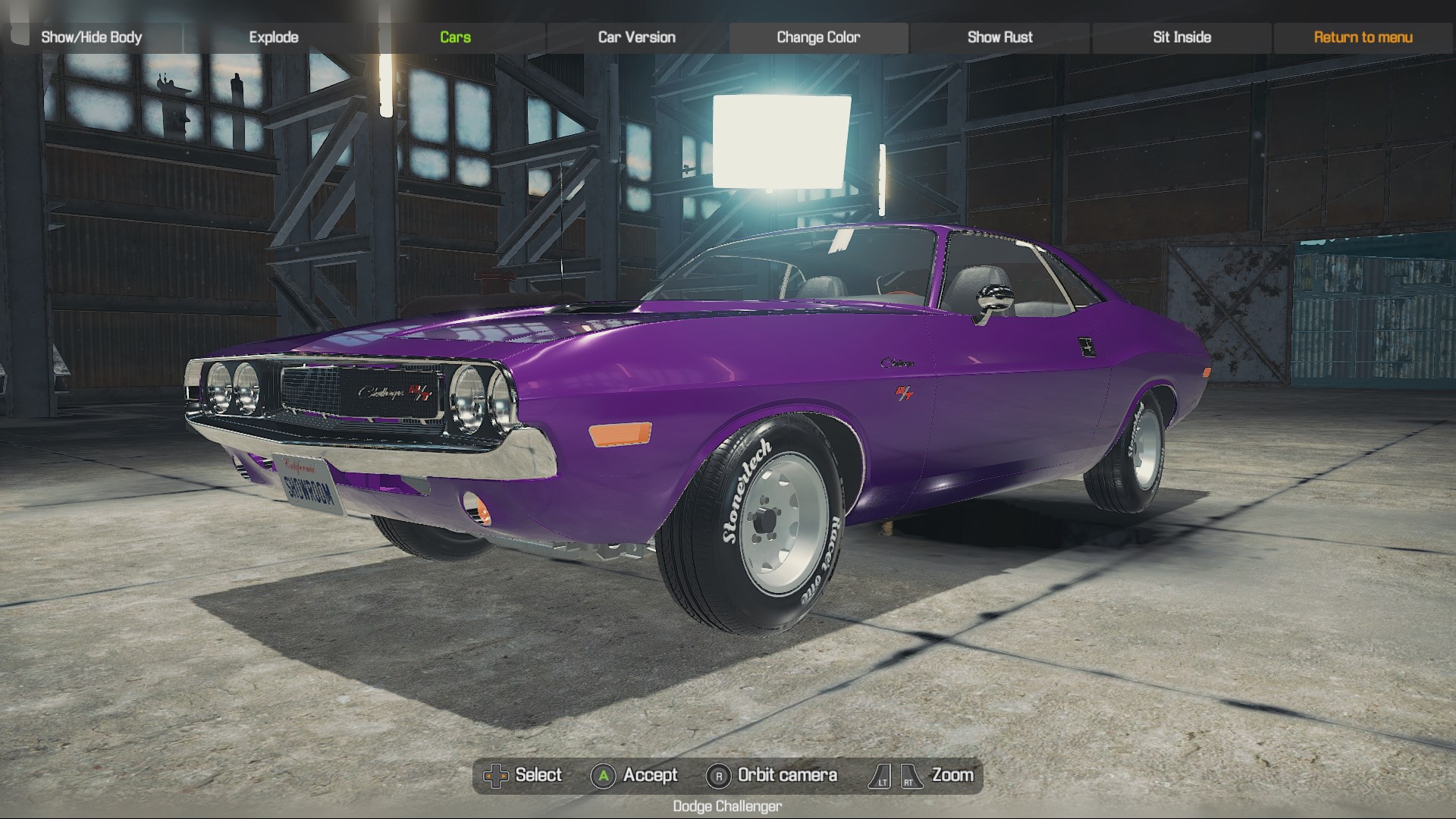Screen dimensions: 1456x819
Task: Toggle Show/Hide Body visibility
Action: coord(93,36)
